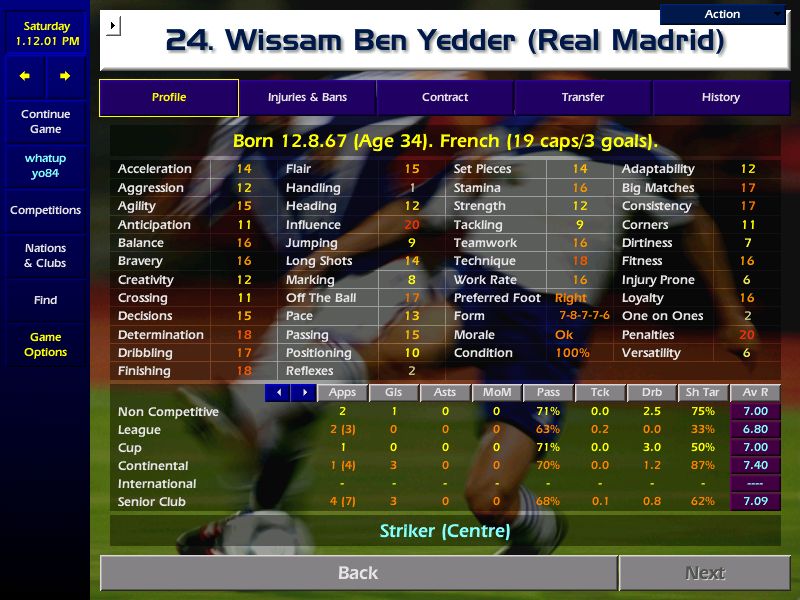Switch to the Profile tab
This screenshot has width=800, height=600.
click(x=169, y=97)
